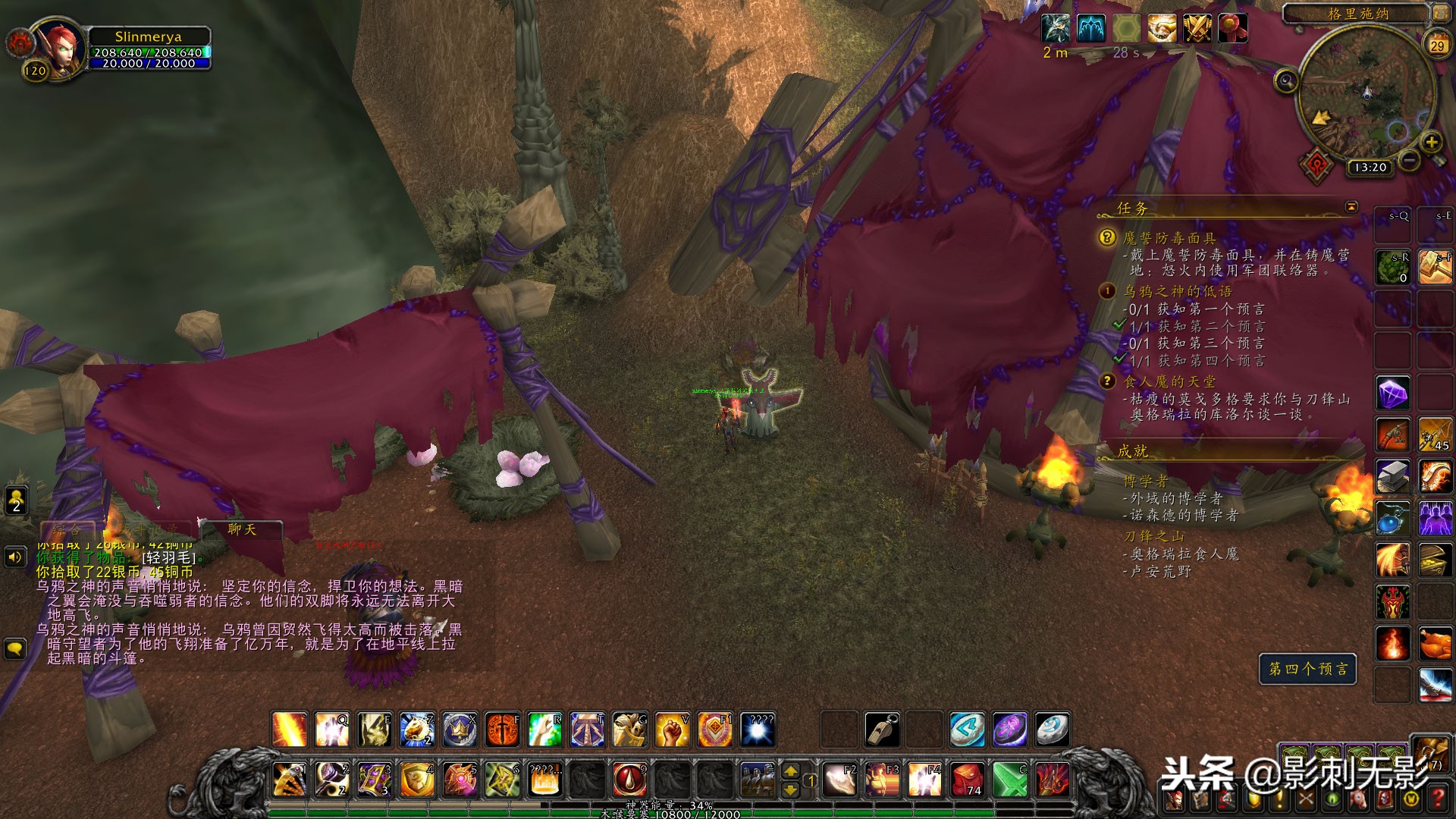Image resolution: width=1456 pixels, height=819 pixels.
Task: Click the action bar page-up arrow
Action: tap(790, 771)
